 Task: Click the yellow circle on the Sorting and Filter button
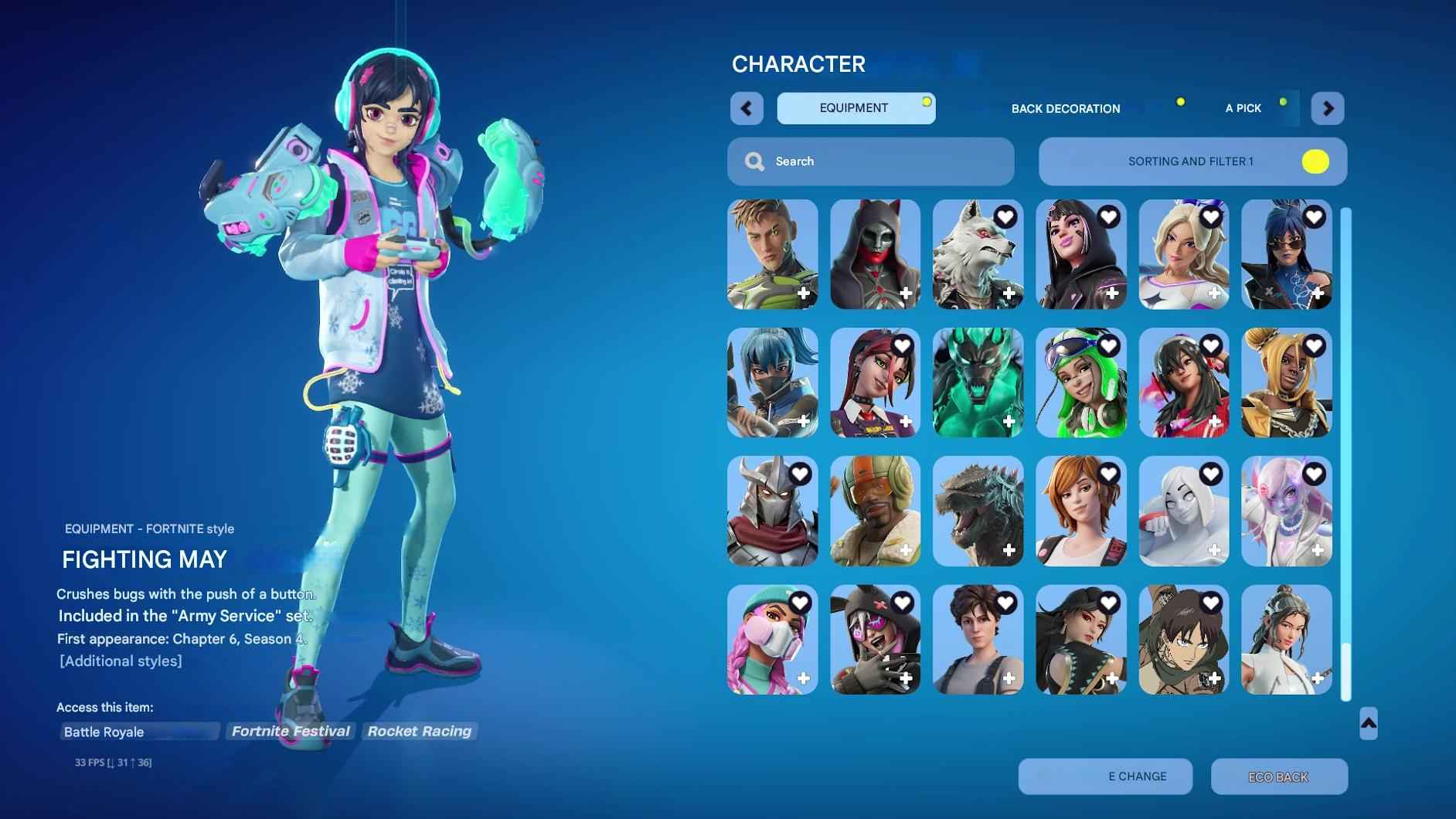(1316, 161)
